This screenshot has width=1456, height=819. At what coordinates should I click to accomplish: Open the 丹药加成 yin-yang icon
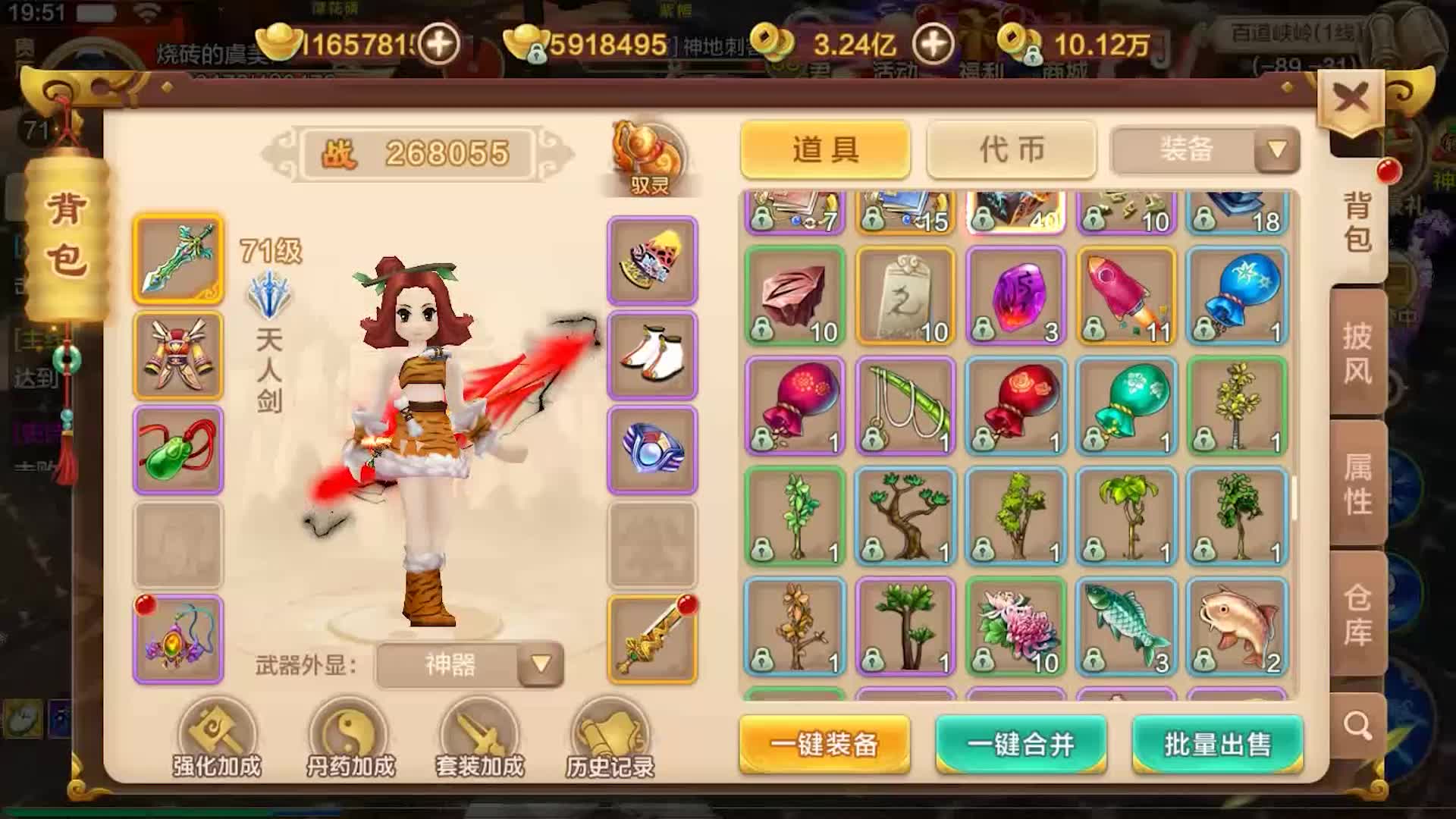coord(345,730)
